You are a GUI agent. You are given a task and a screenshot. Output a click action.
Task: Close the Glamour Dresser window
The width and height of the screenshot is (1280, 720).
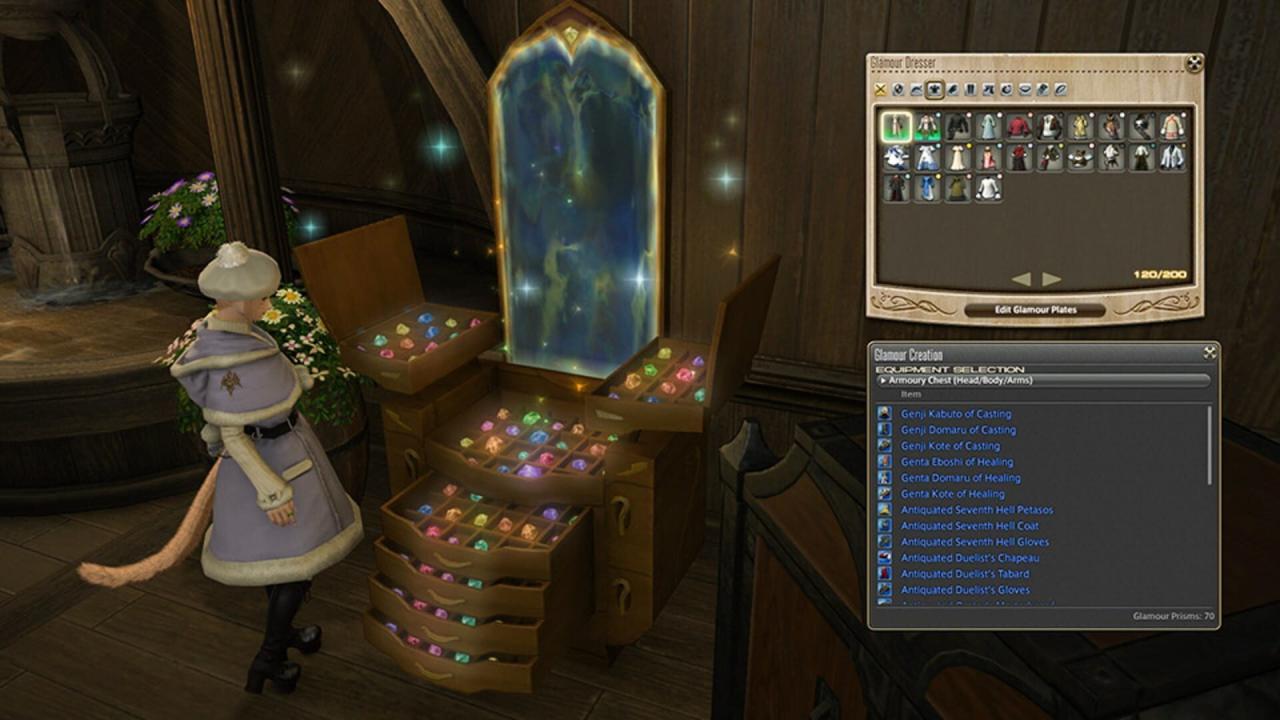[x=1193, y=64]
